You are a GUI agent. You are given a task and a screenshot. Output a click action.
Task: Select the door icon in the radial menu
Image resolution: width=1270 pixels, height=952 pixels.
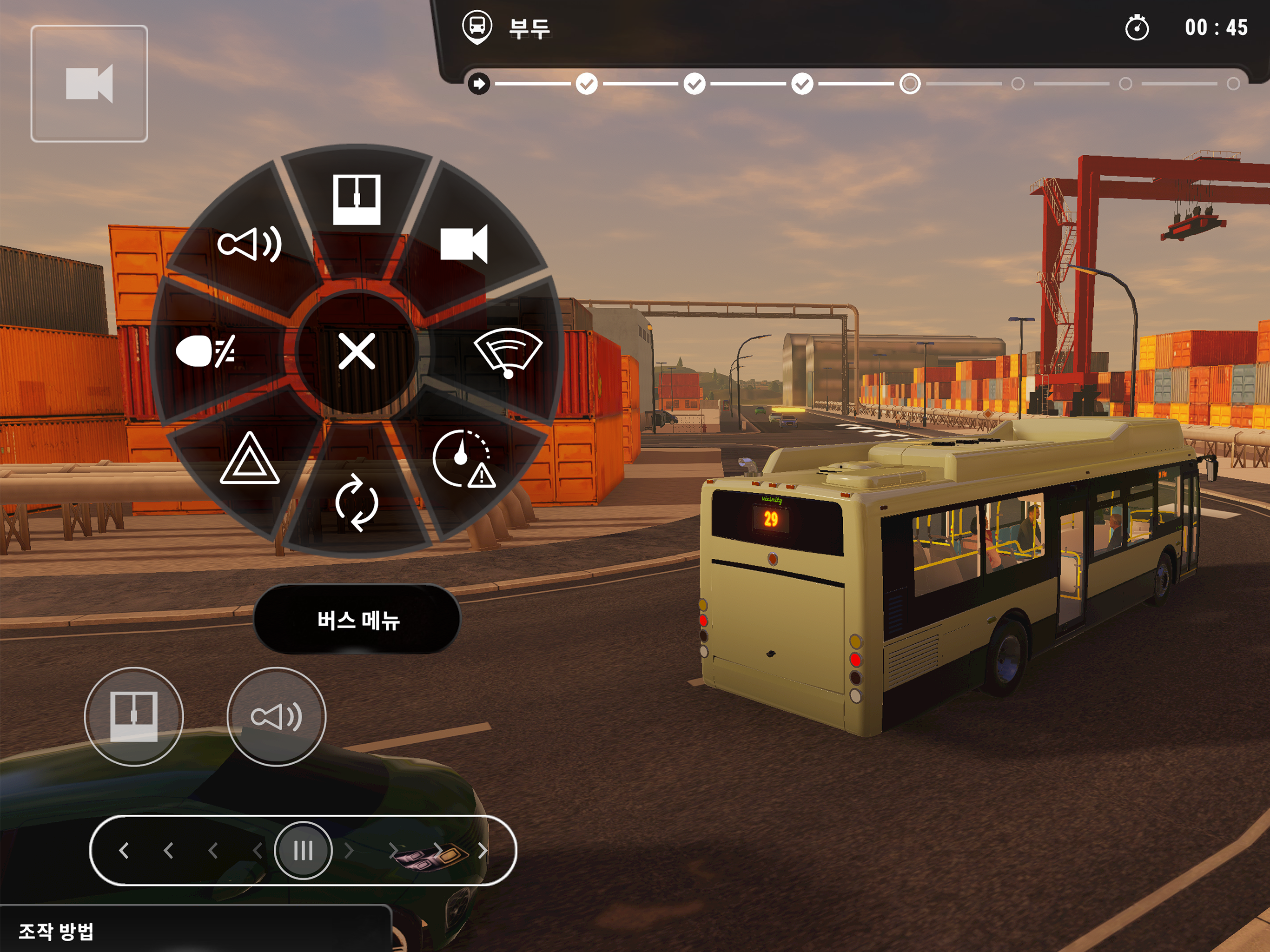click(x=357, y=199)
